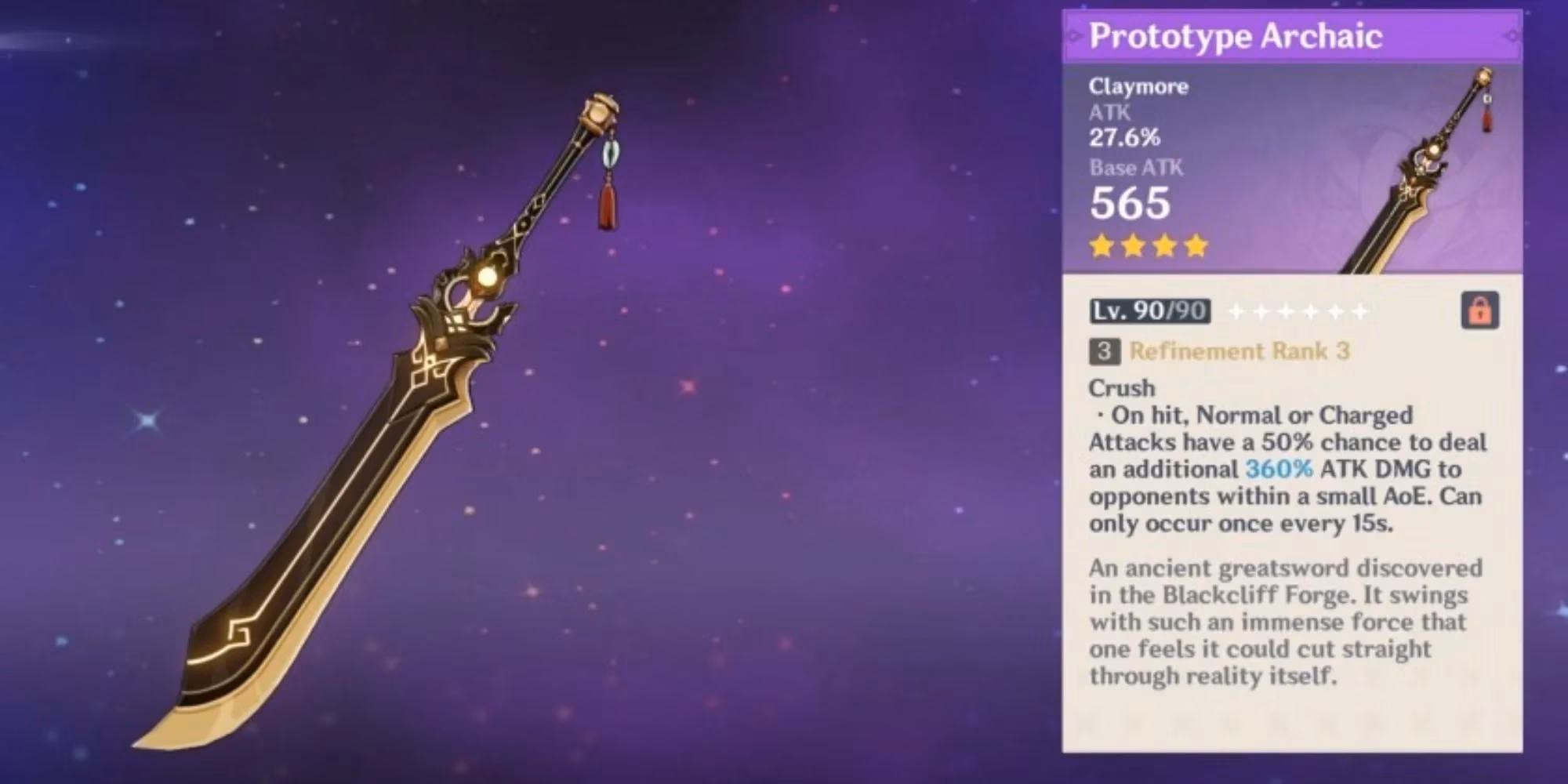Click the Refinement Rank 3 badge icon
The image size is (1568, 784).
coord(1105,351)
